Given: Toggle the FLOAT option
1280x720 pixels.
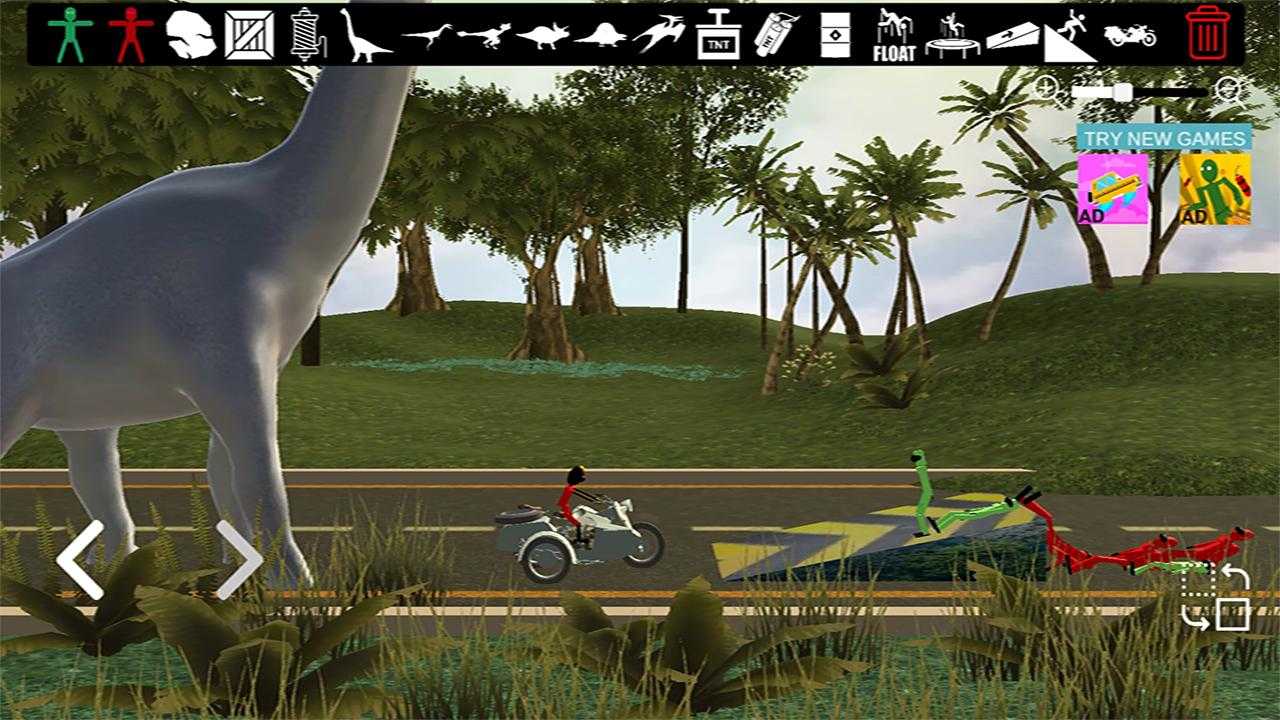Looking at the screenshot, I should 893,34.
